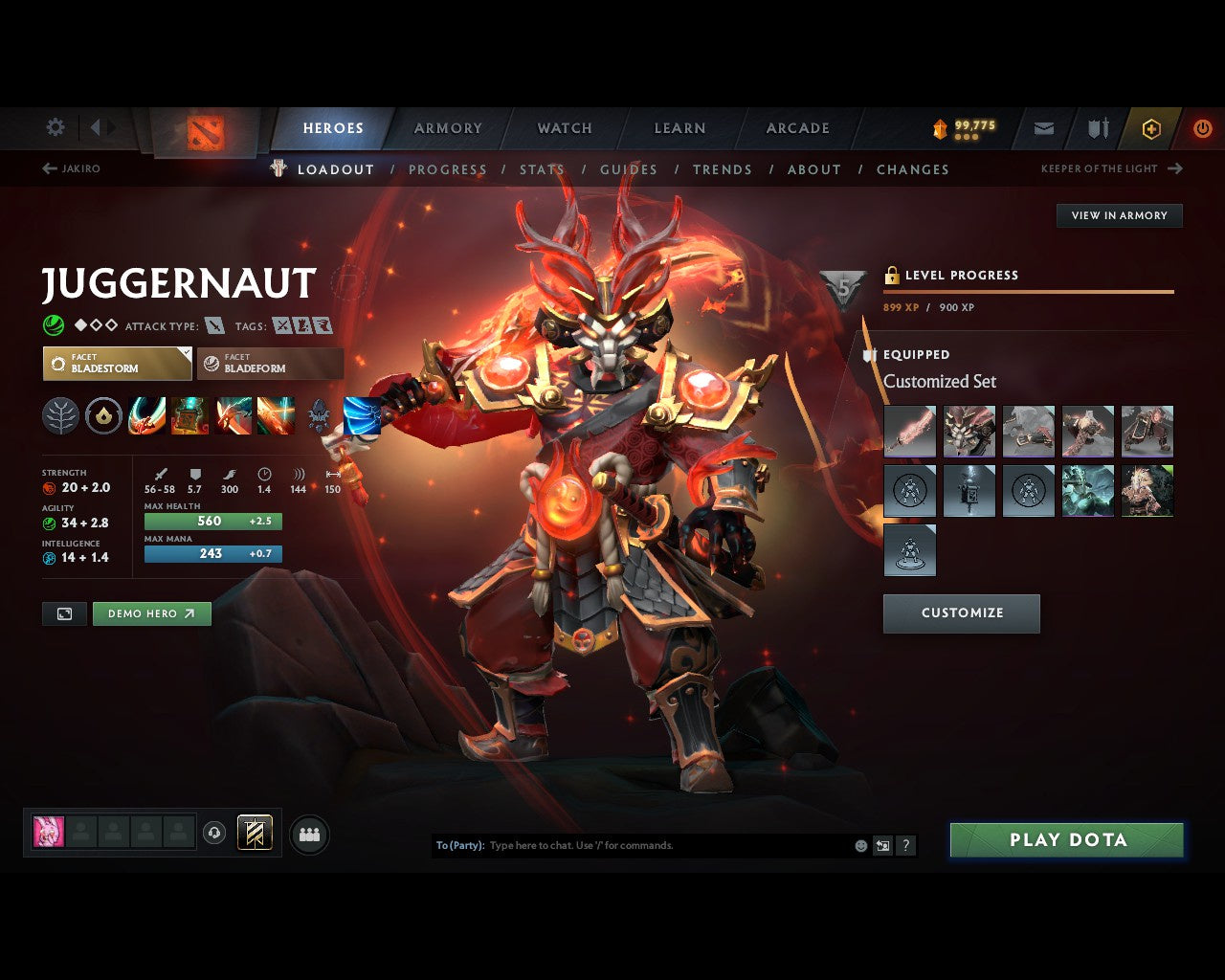
Task: Open the armory shield and sword icon
Action: coord(1097,128)
